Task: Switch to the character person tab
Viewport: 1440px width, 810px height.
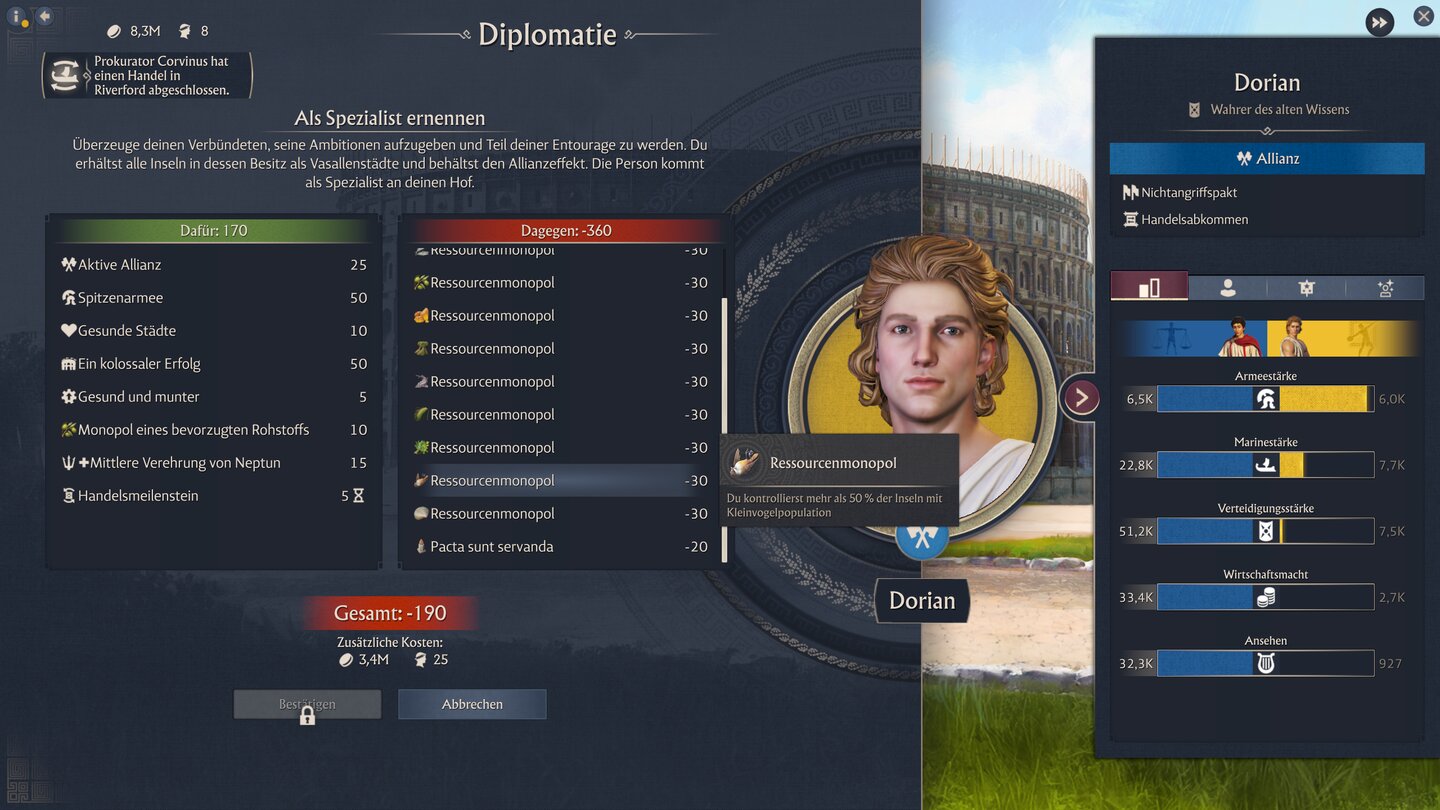Action: tap(1227, 287)
